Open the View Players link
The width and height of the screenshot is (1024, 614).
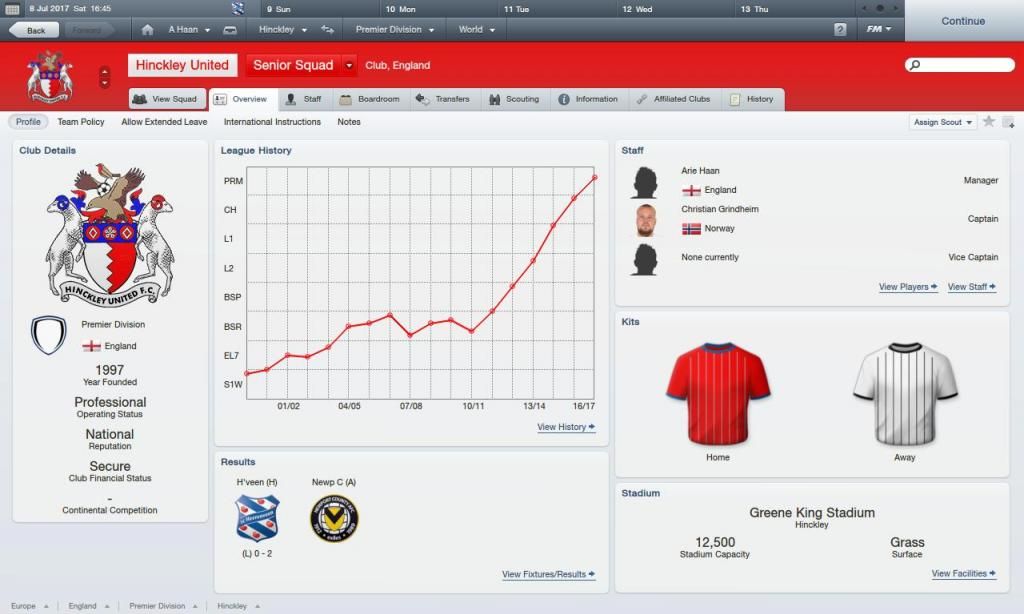click(x=908, y=287)
